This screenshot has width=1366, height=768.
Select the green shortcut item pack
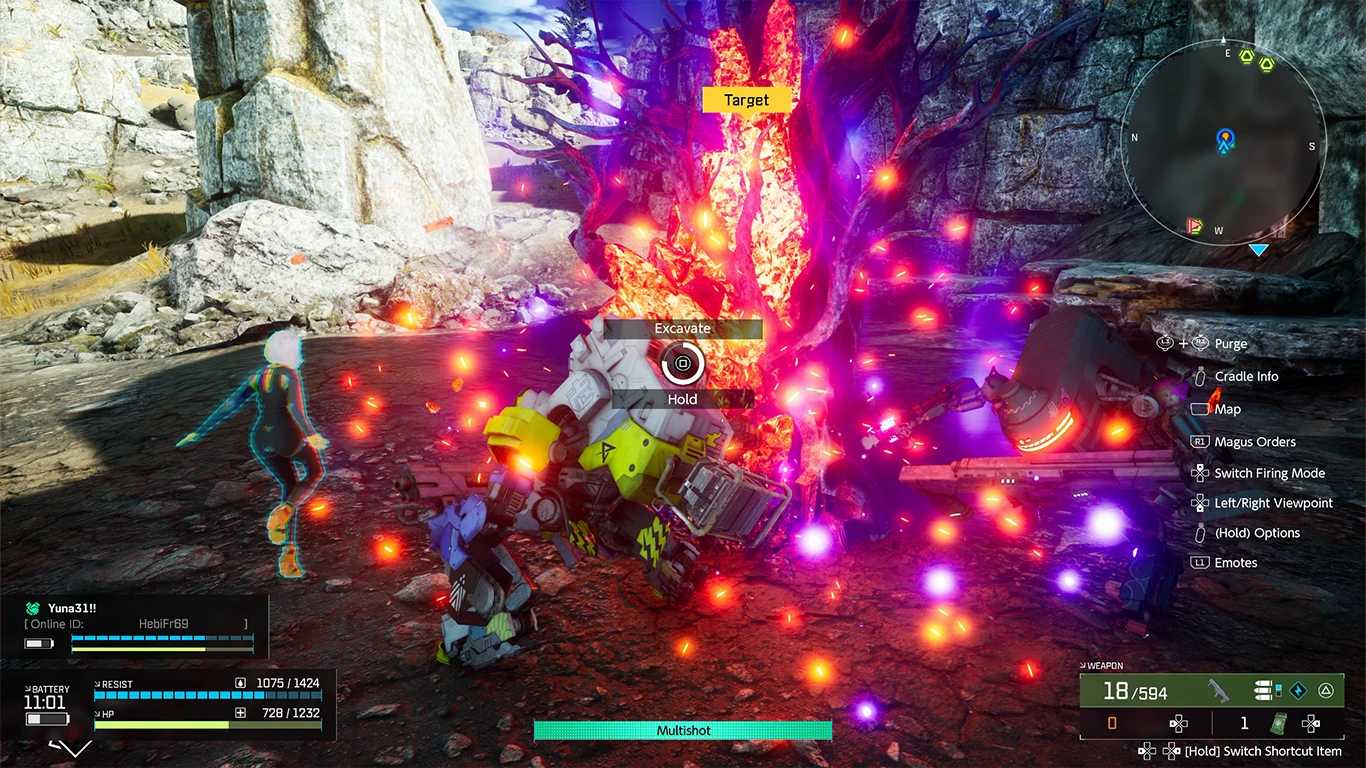pyautogui.click(x=1278, y=723)
